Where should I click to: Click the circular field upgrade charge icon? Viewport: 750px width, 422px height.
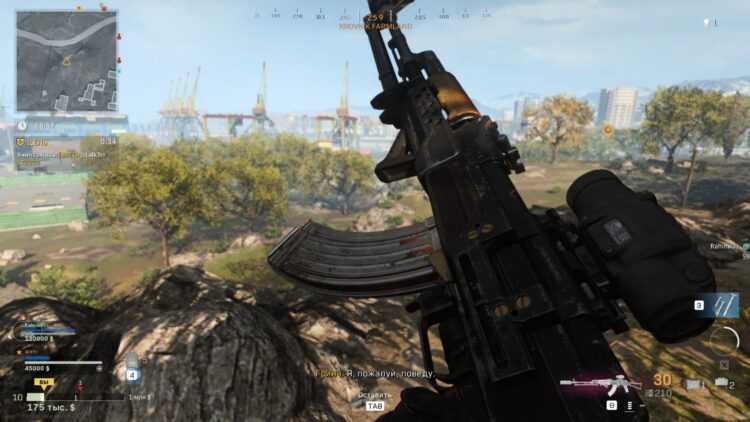[723, 340]
